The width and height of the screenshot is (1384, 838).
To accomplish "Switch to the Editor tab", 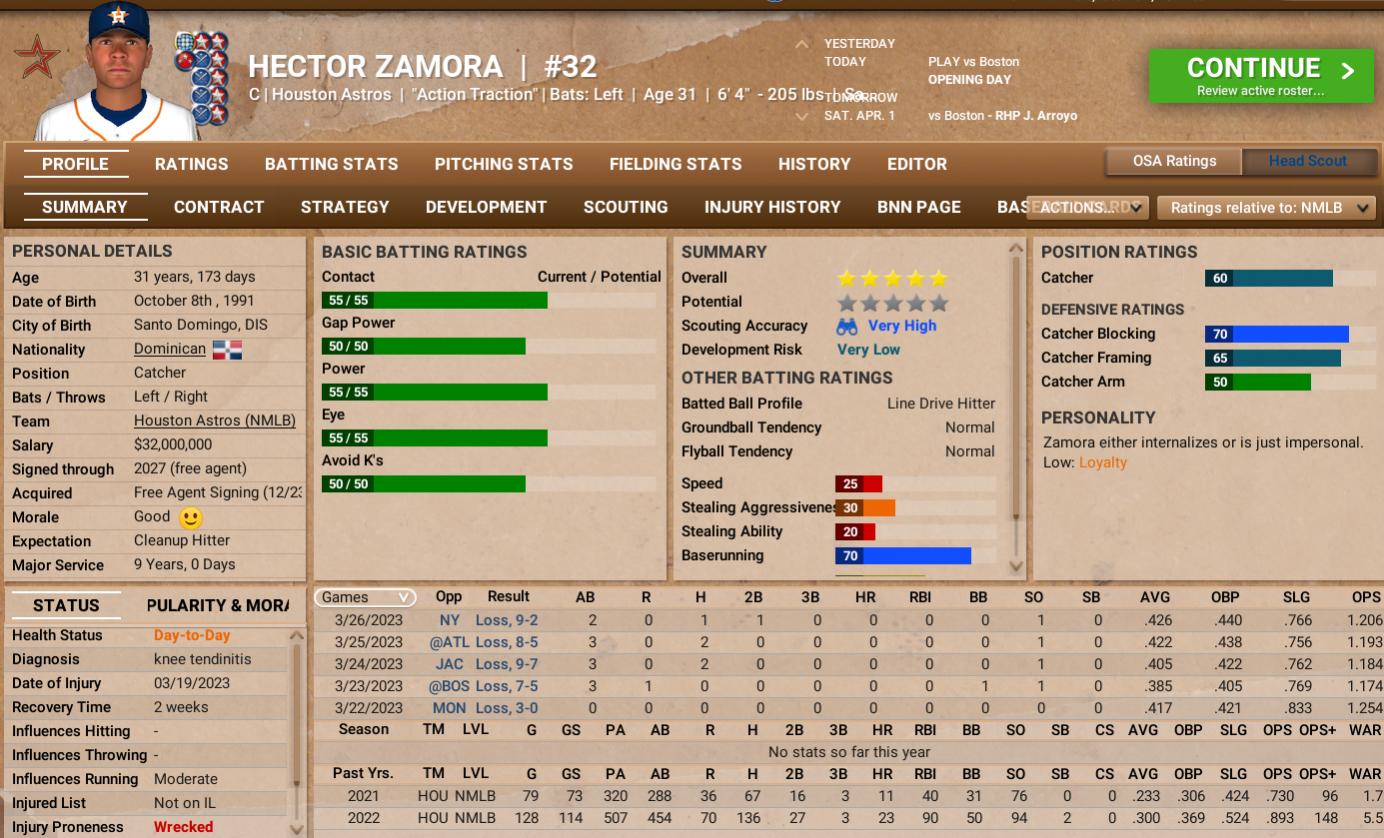I will pos(917,164).
